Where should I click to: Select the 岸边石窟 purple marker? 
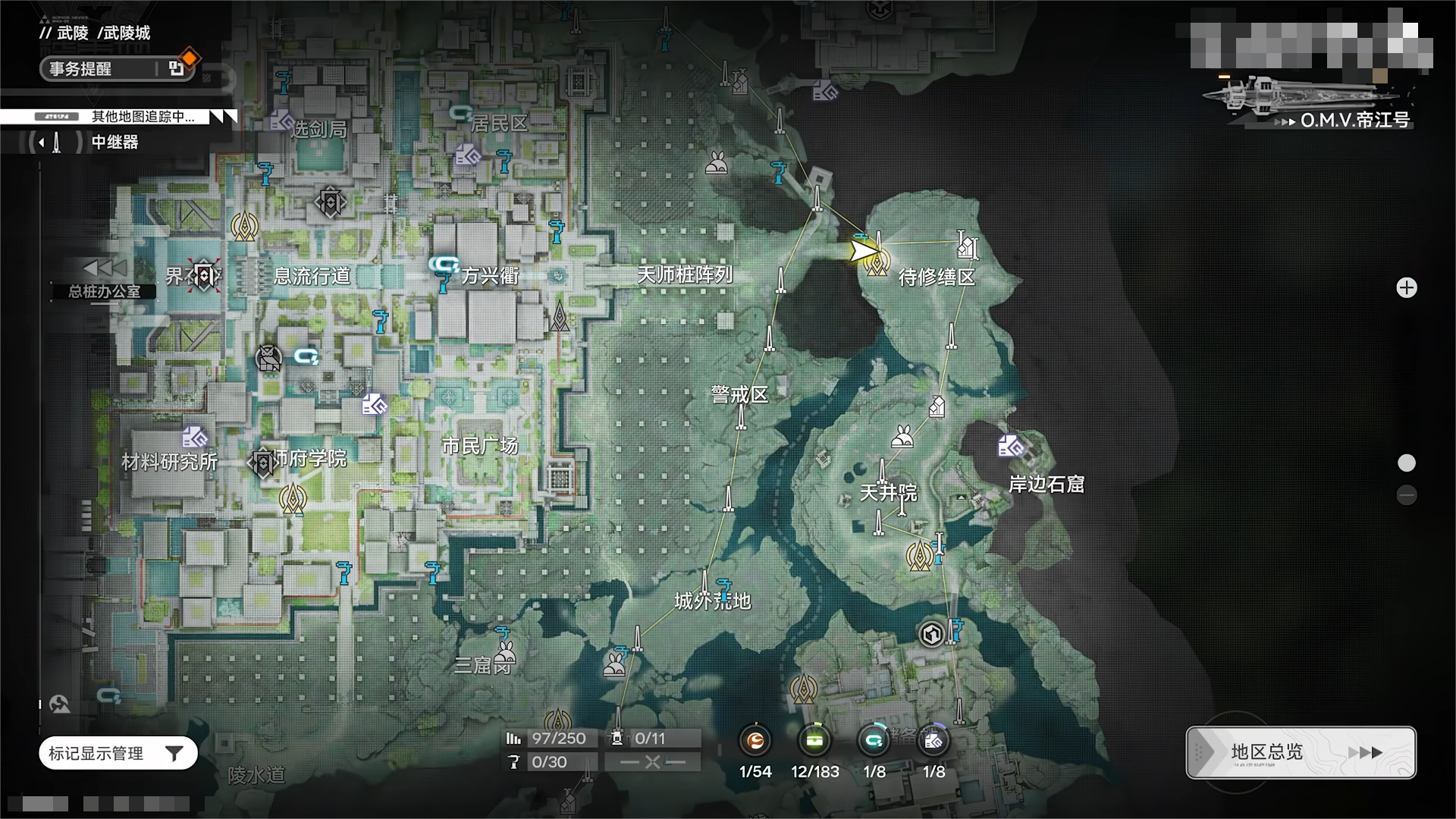(x=1011, y=446)
